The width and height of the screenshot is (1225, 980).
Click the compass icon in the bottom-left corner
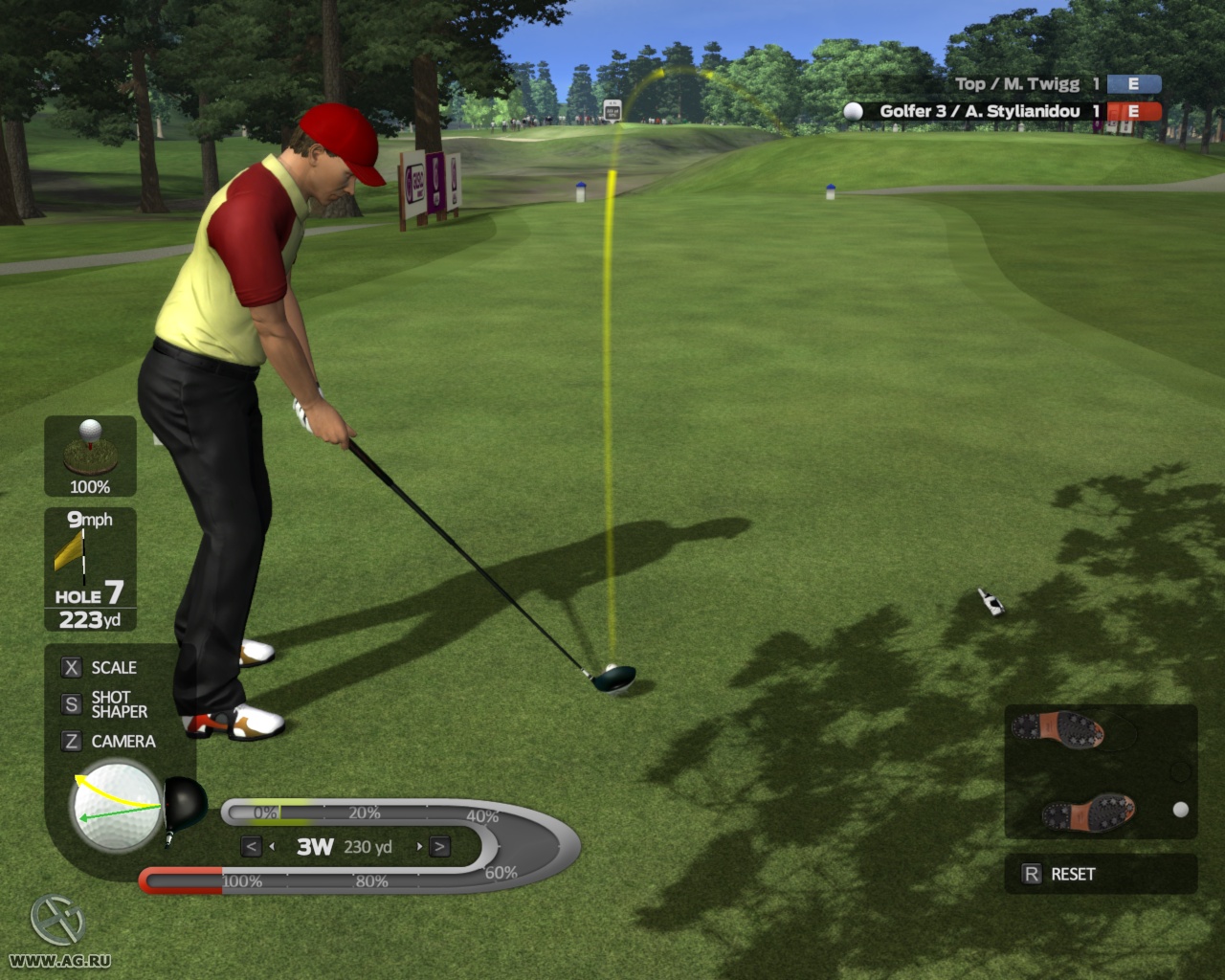tap(57, 921)
